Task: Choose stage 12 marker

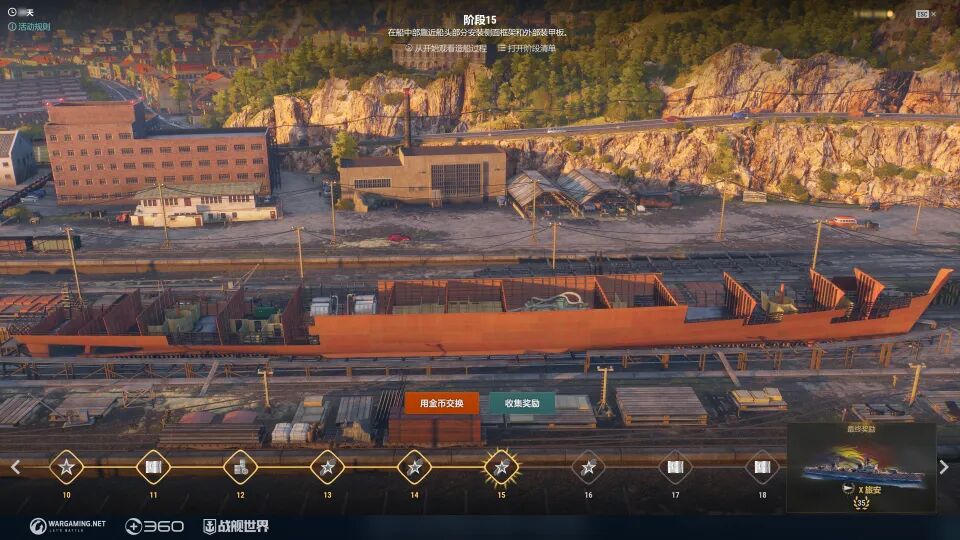Action: click(240, 466)
